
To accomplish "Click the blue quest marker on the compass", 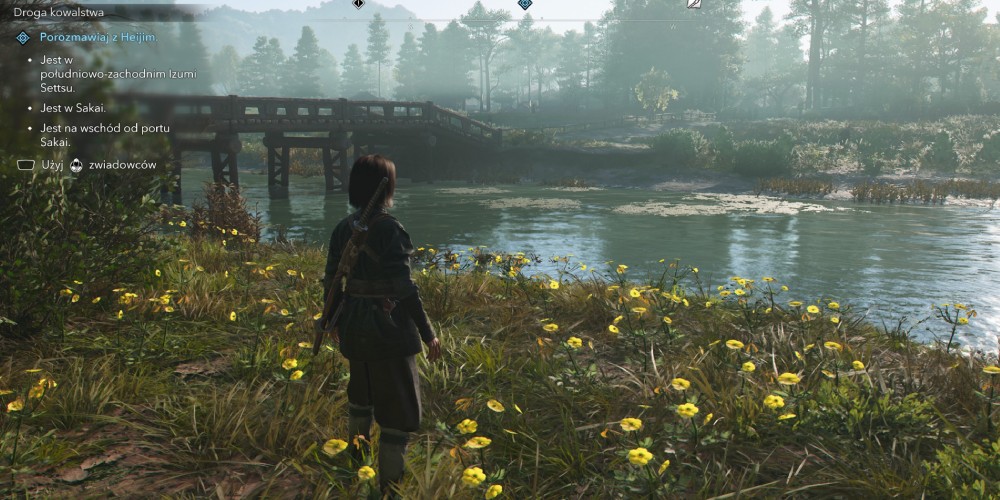I will coord(524,4).
